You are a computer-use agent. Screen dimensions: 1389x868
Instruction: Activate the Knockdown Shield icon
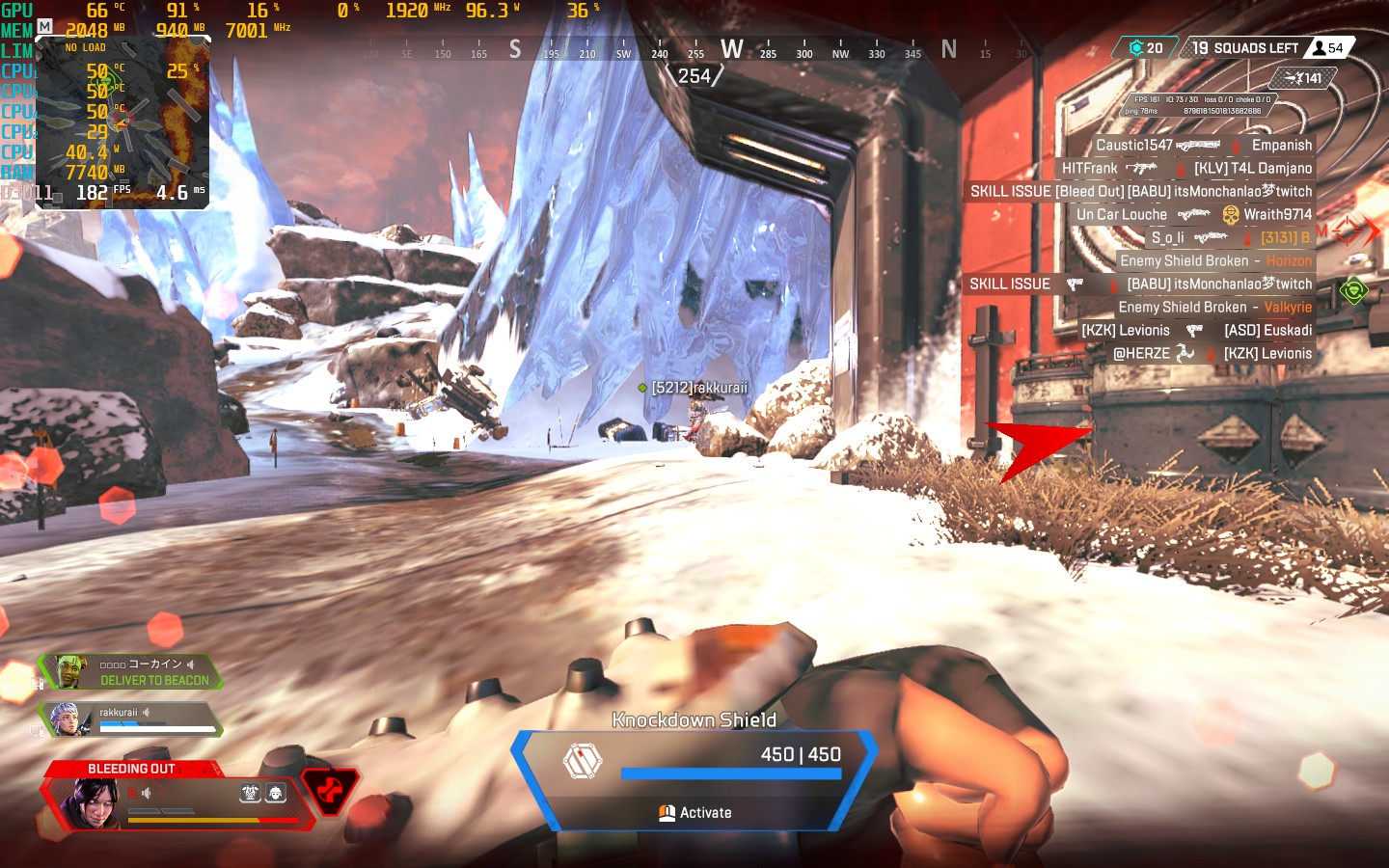click(x=582, y=760)
